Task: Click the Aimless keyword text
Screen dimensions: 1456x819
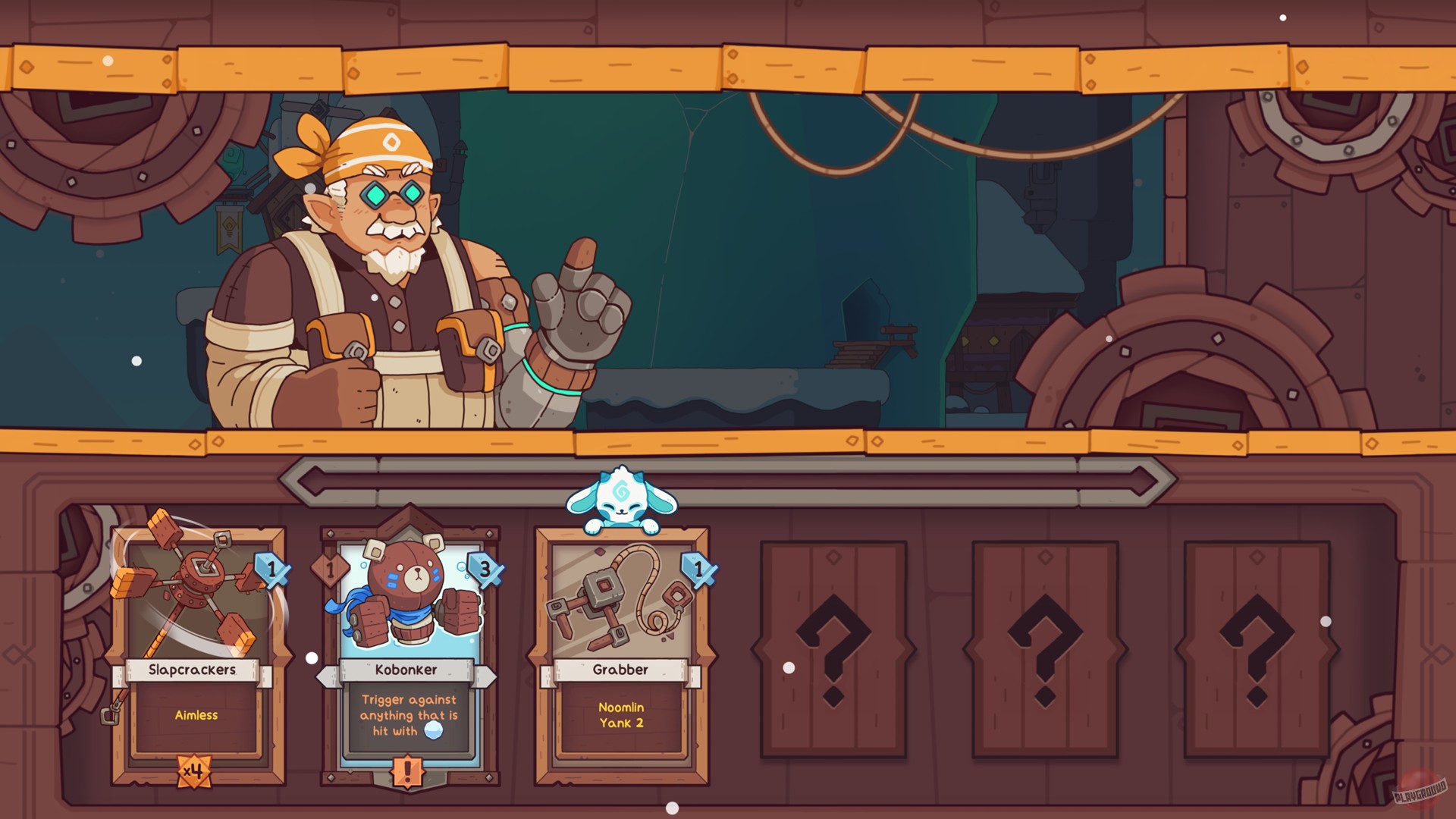Action: (196, 715)
